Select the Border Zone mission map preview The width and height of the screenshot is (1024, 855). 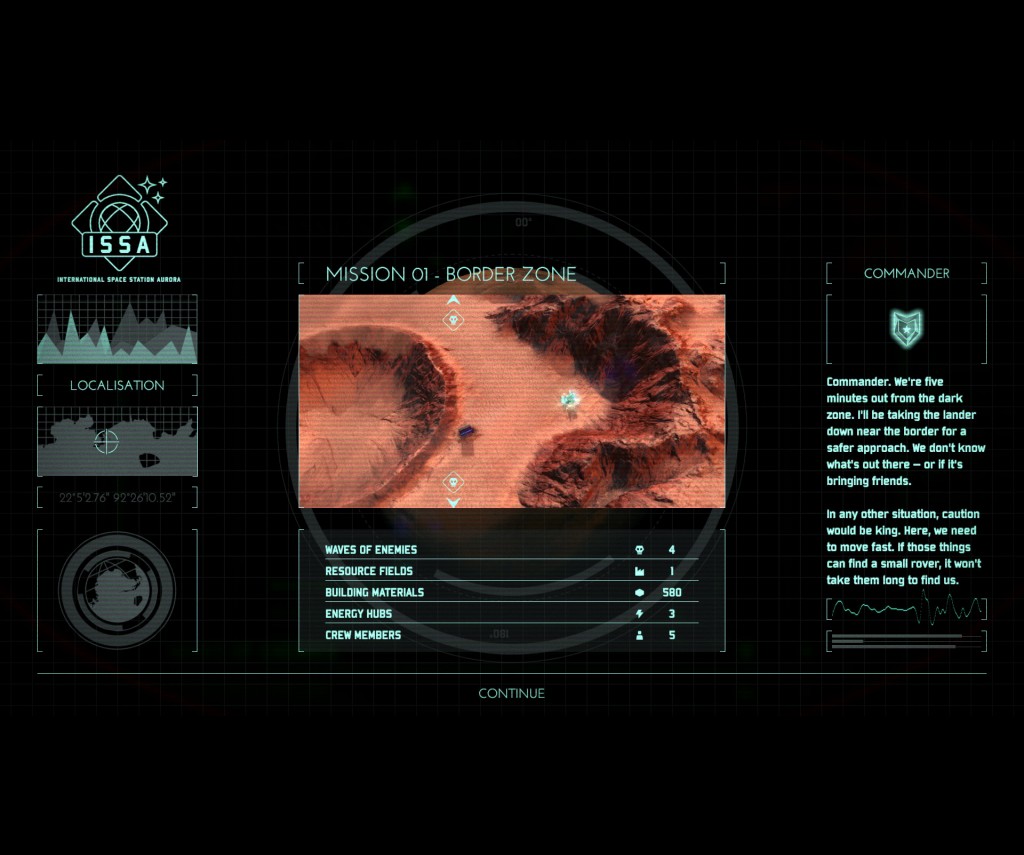pos(511,401)
